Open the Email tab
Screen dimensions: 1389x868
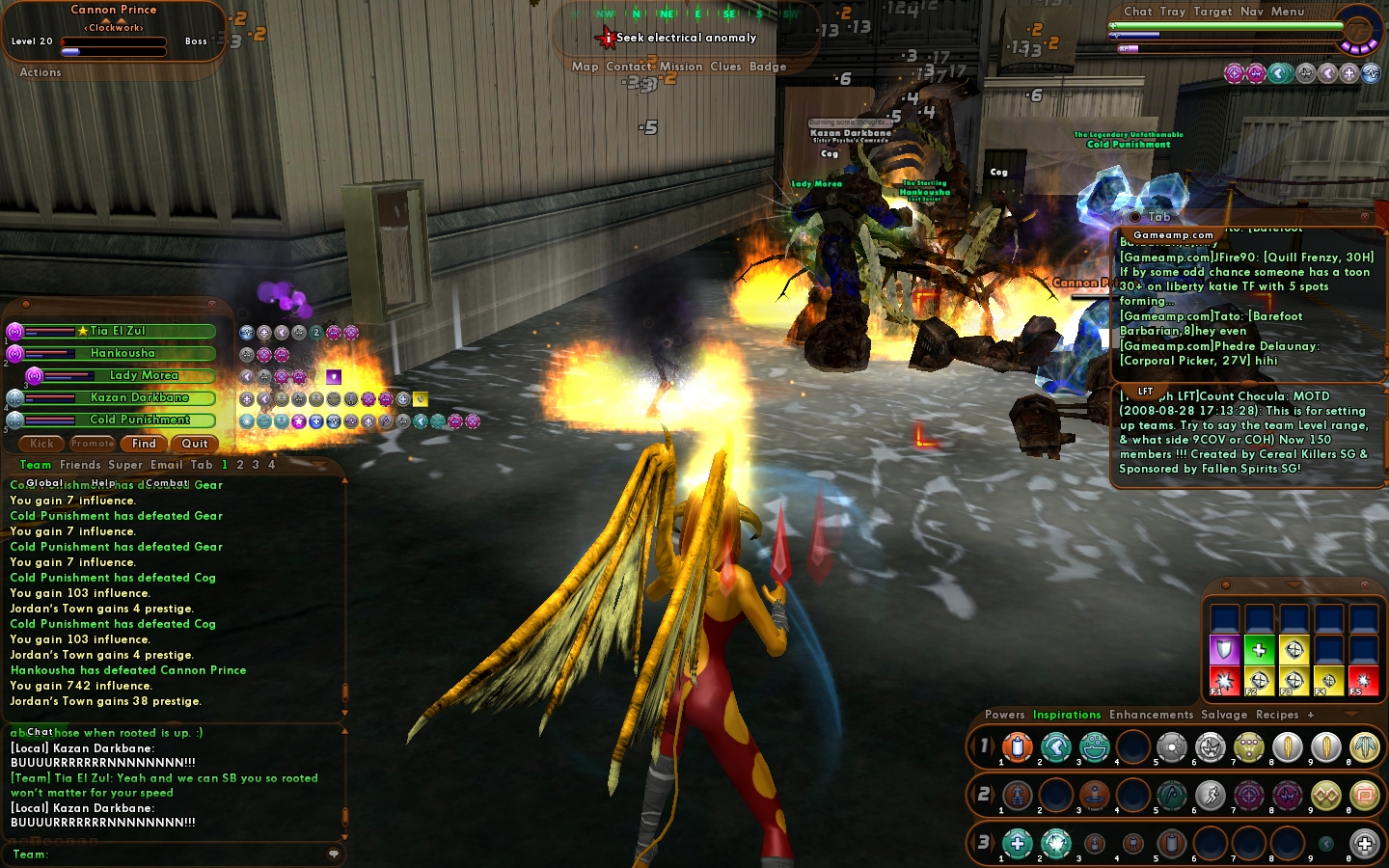coord(166,465)
